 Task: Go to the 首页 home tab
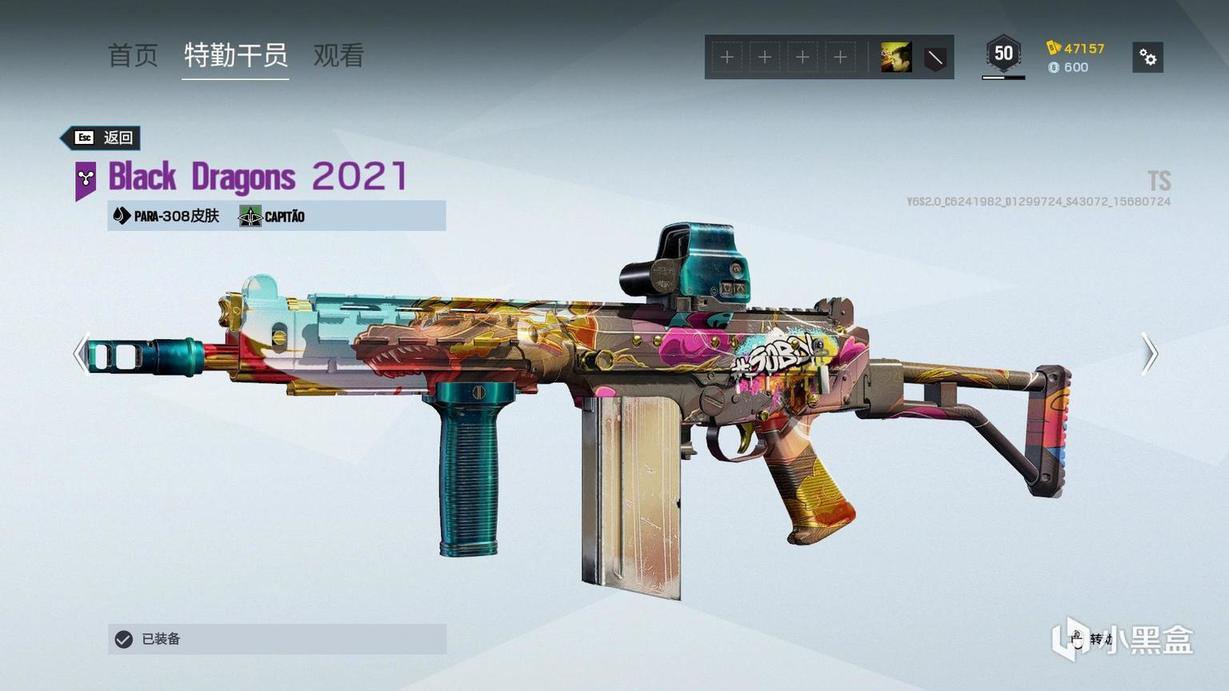tap(133, 56)
